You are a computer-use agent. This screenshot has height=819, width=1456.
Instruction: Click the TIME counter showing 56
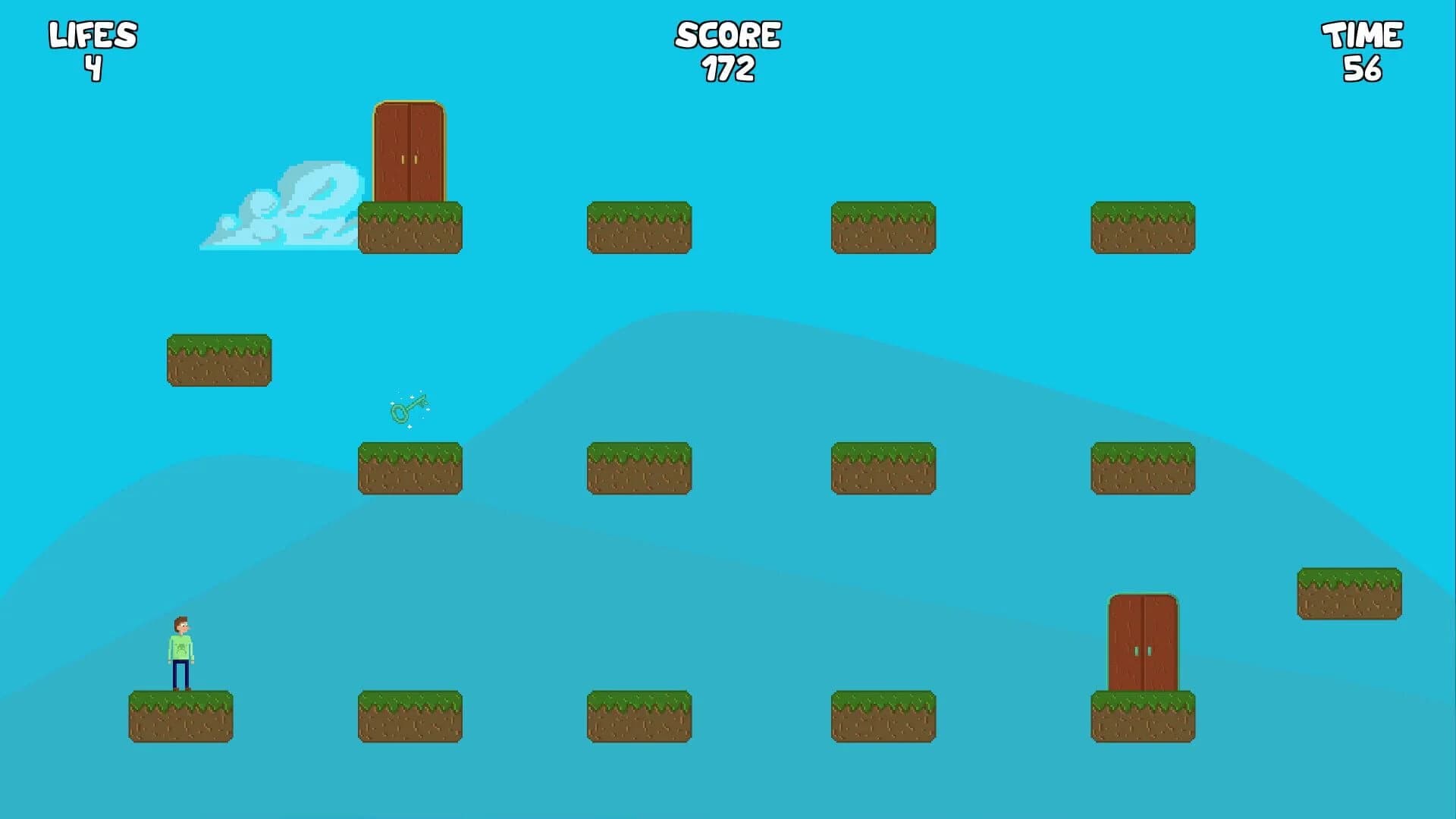(x=1361, y=68)
